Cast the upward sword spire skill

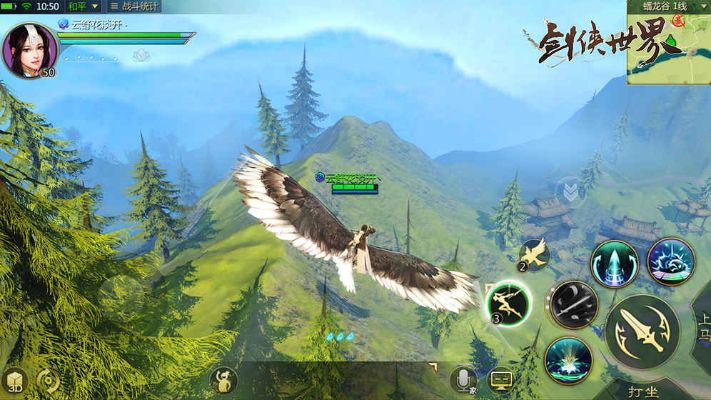[614, 264]
